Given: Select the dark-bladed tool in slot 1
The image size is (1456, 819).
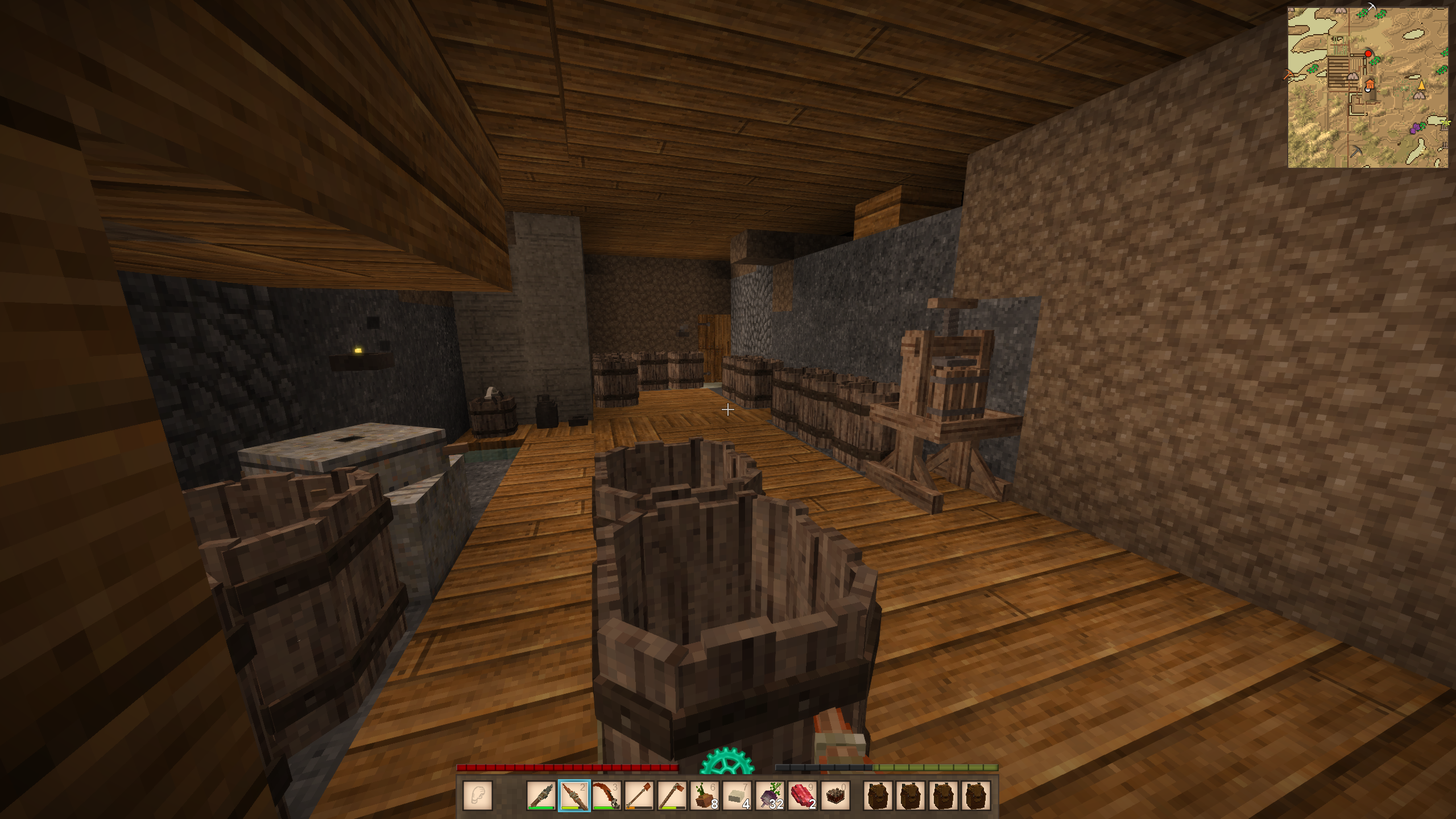Looking at the screenshot, I should [541, 795].
